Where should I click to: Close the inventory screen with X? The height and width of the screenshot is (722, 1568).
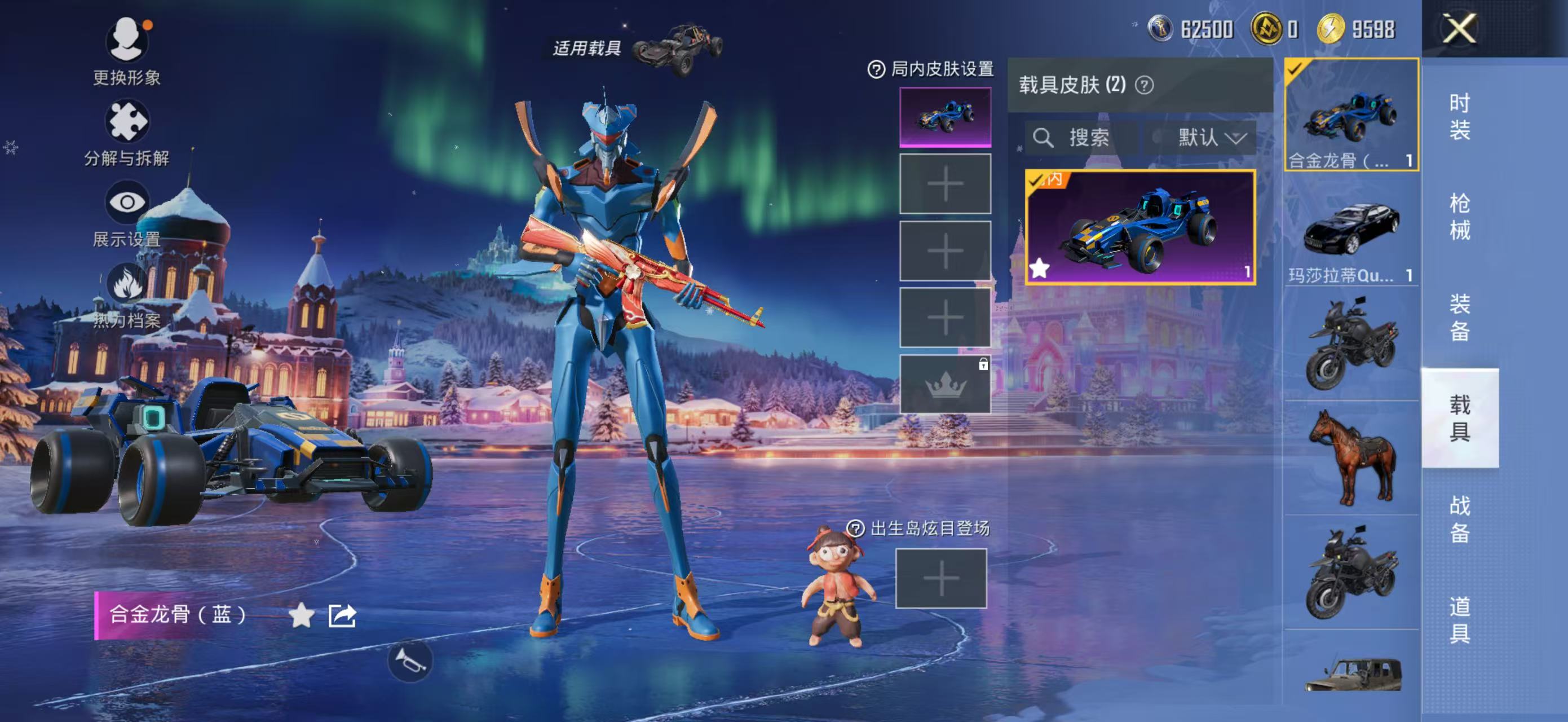[x=1460, y=29]
